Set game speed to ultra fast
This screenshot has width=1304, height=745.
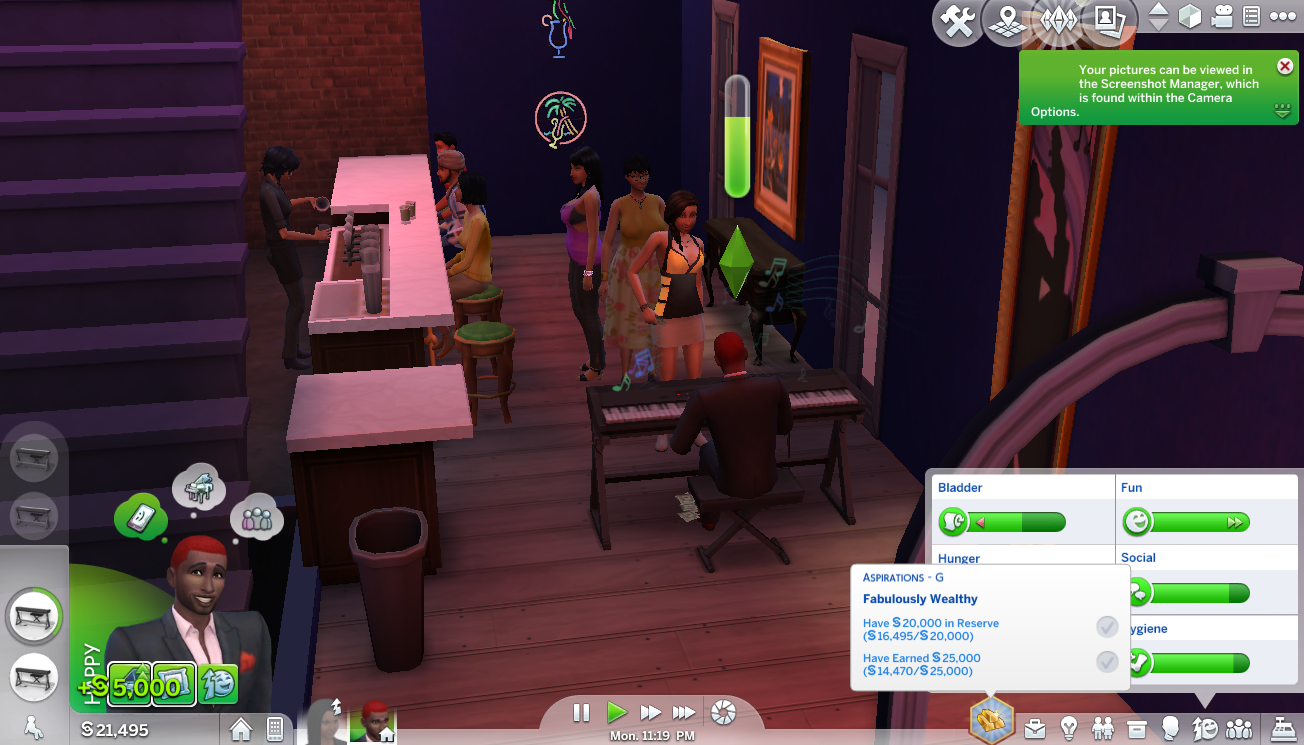point(685,713)
